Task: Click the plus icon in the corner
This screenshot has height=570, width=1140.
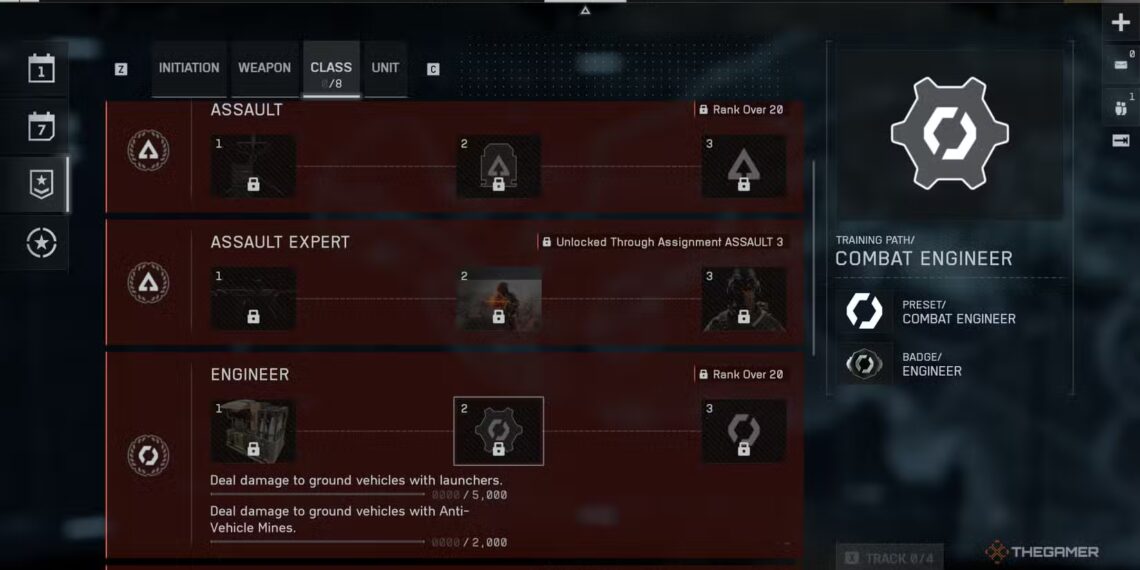Action: point(1120,23)
